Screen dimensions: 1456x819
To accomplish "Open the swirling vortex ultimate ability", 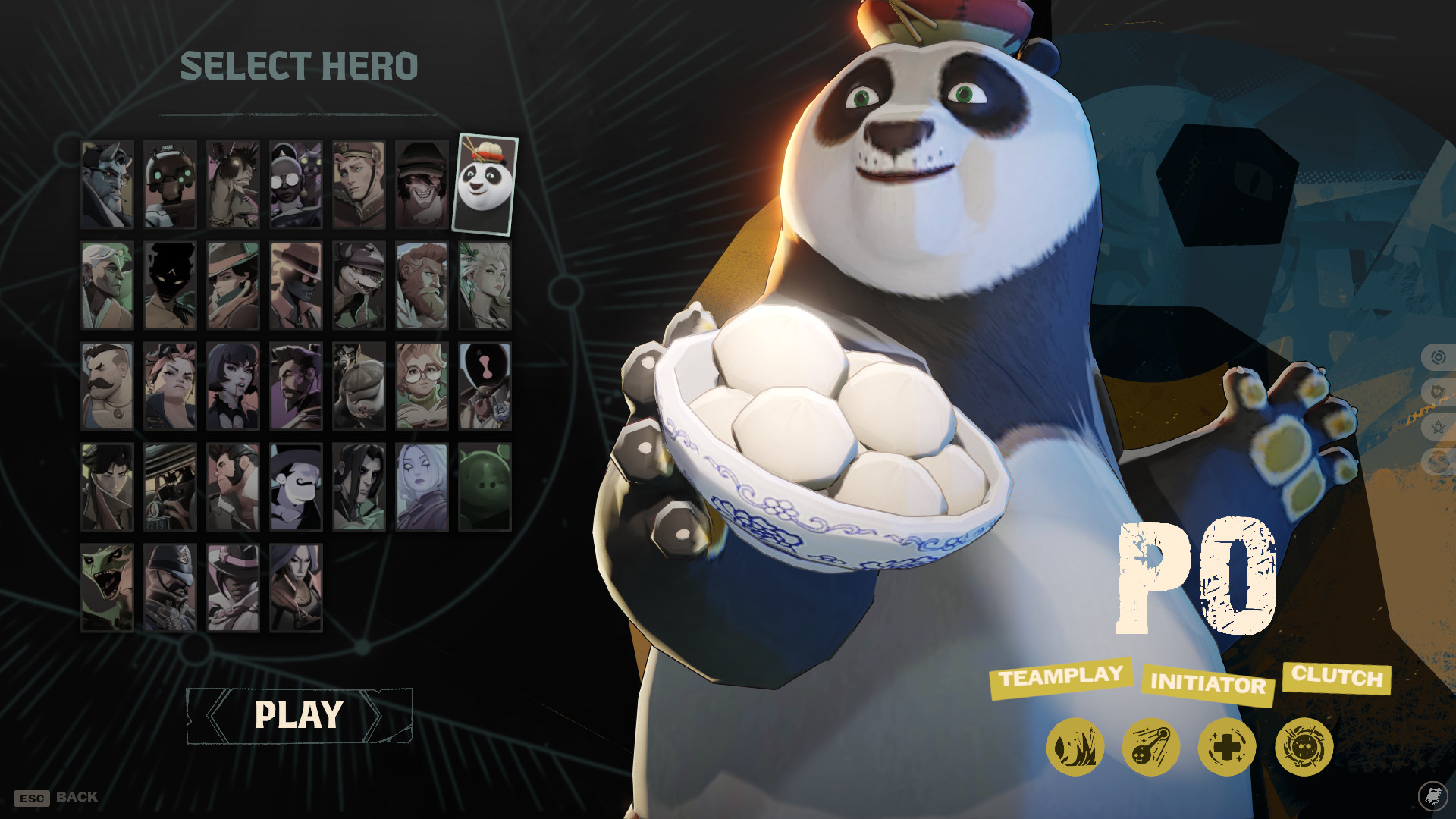I will pyautogui.click(x=1304, y=747).
